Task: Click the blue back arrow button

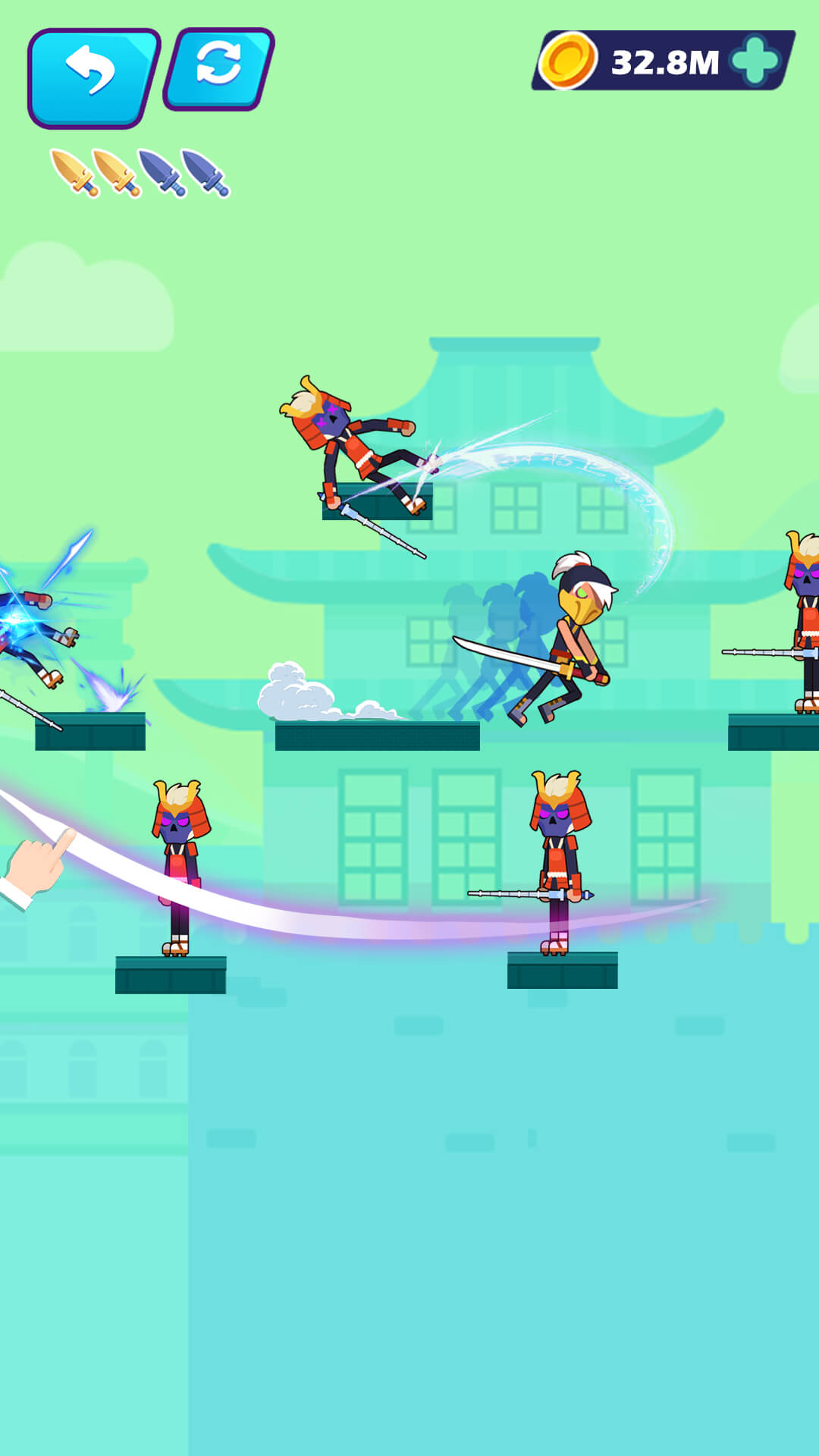Action: pos(93,76)
